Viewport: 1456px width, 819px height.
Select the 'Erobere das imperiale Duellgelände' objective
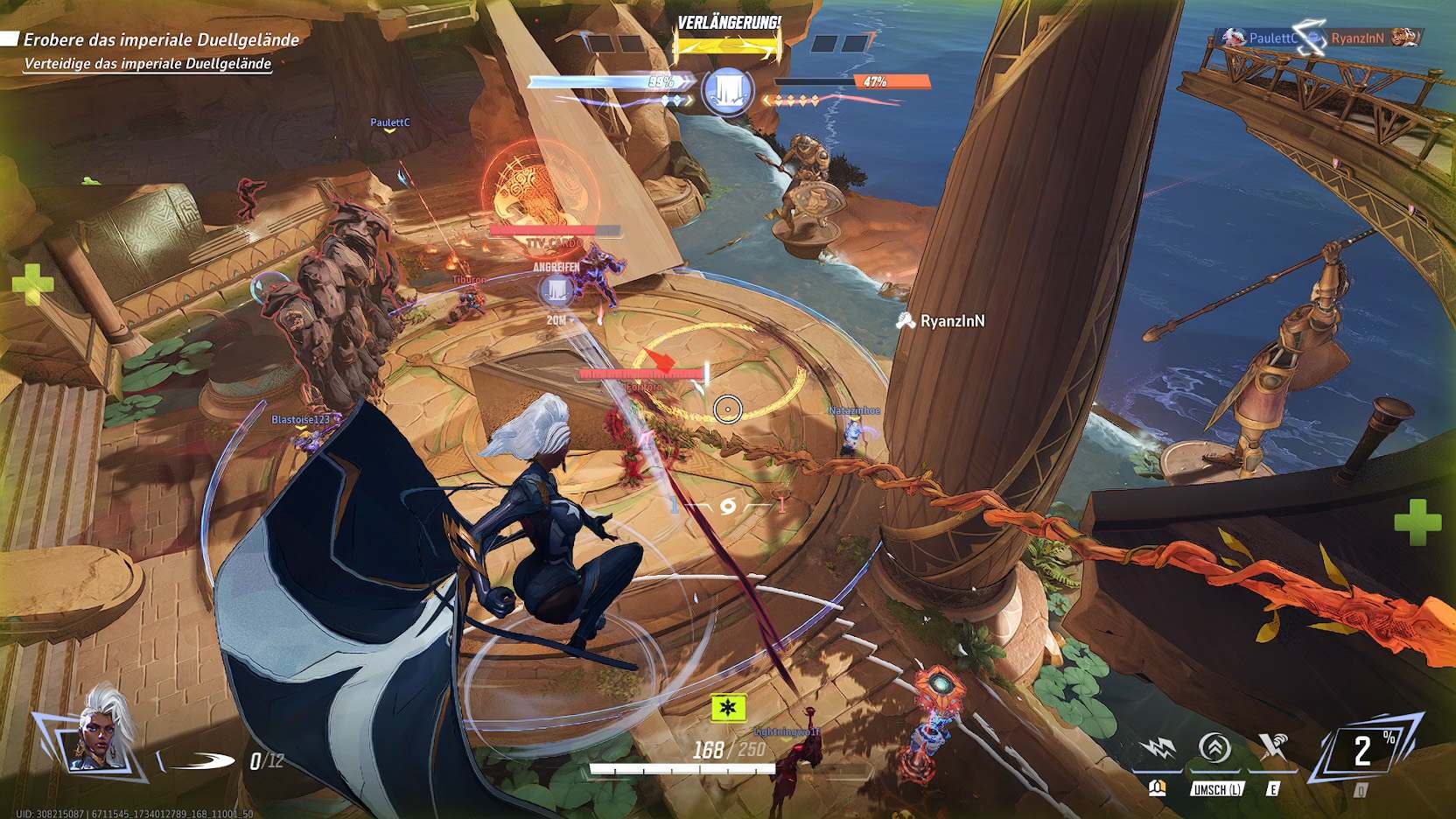161,39
